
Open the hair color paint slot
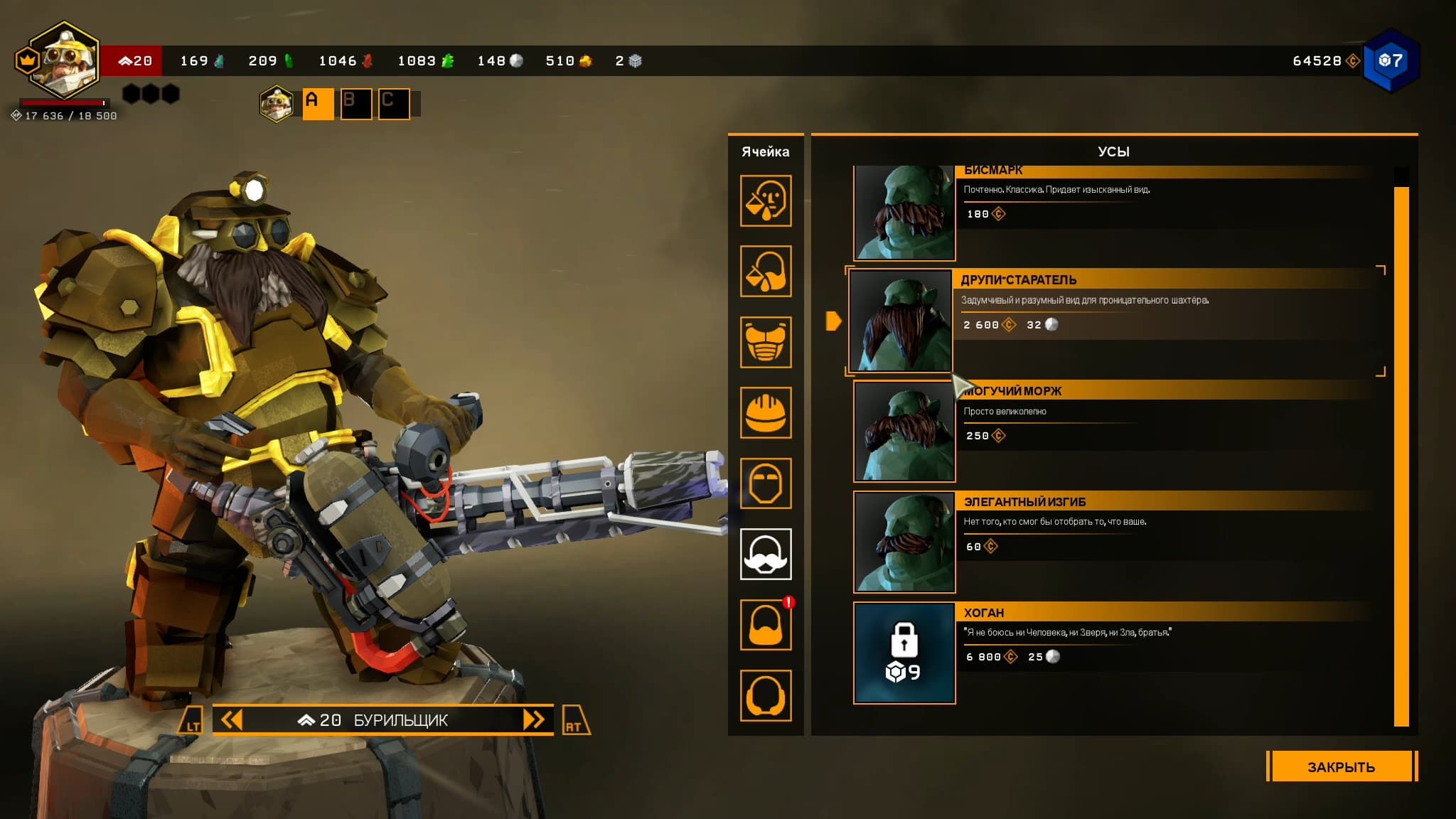click(766, 272)
